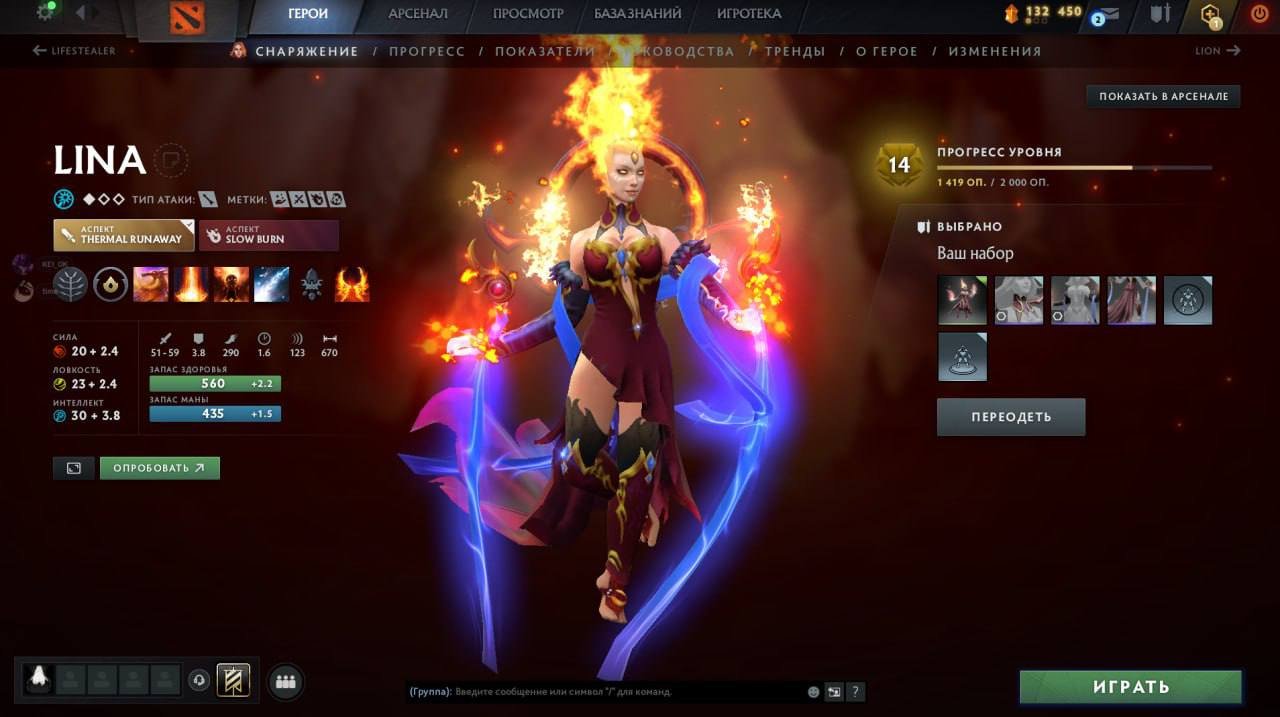Show the Тренды hero section
This screenshot has height=717, width=1280.
795,51
